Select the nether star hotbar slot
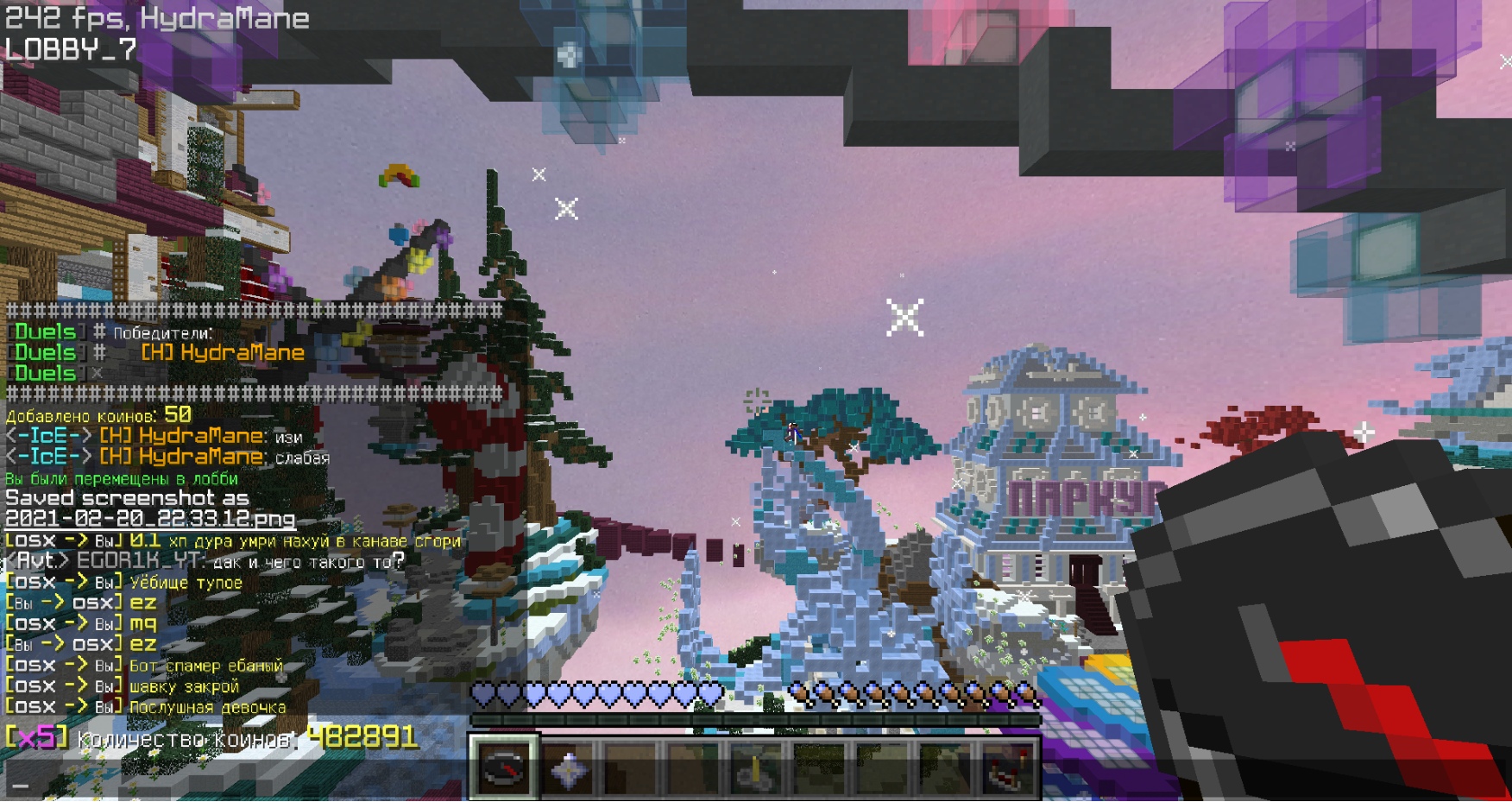 [x=569, y=769]
